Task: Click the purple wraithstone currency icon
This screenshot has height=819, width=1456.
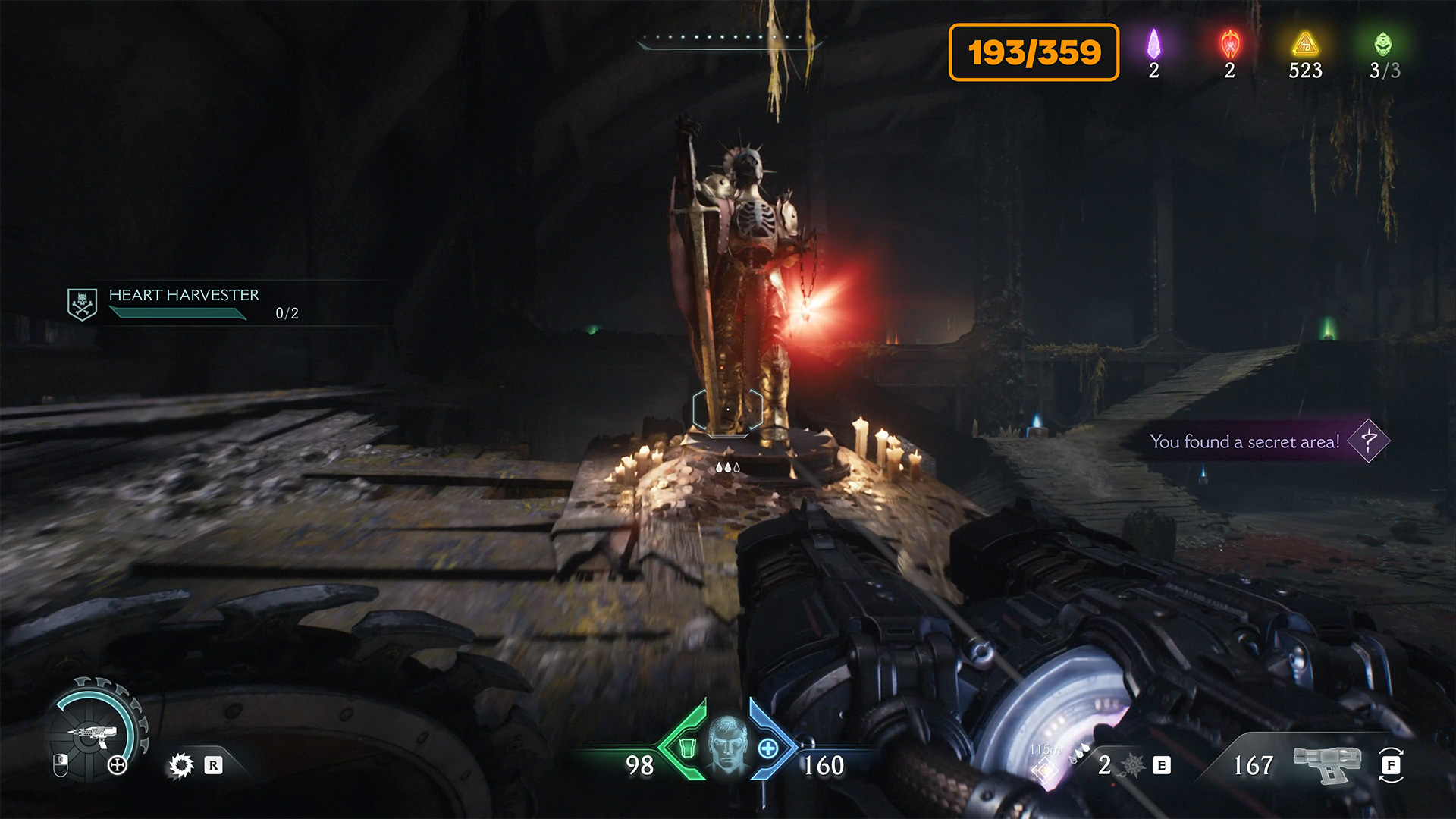Action: point(1153,44)
